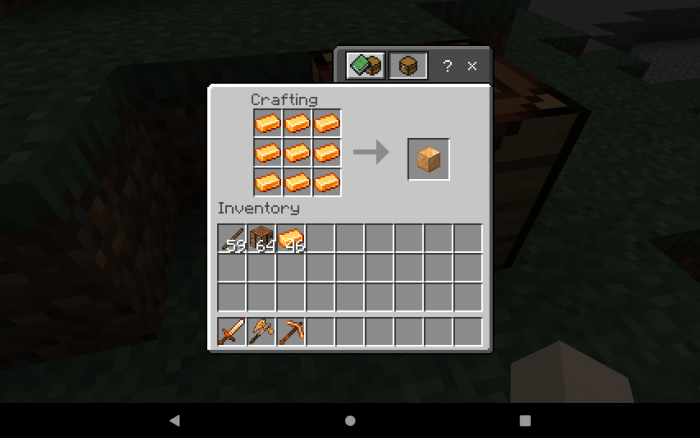Select the copper sword in the hotbar
Screen dimensions: 700x438
(x=233, y=331)
